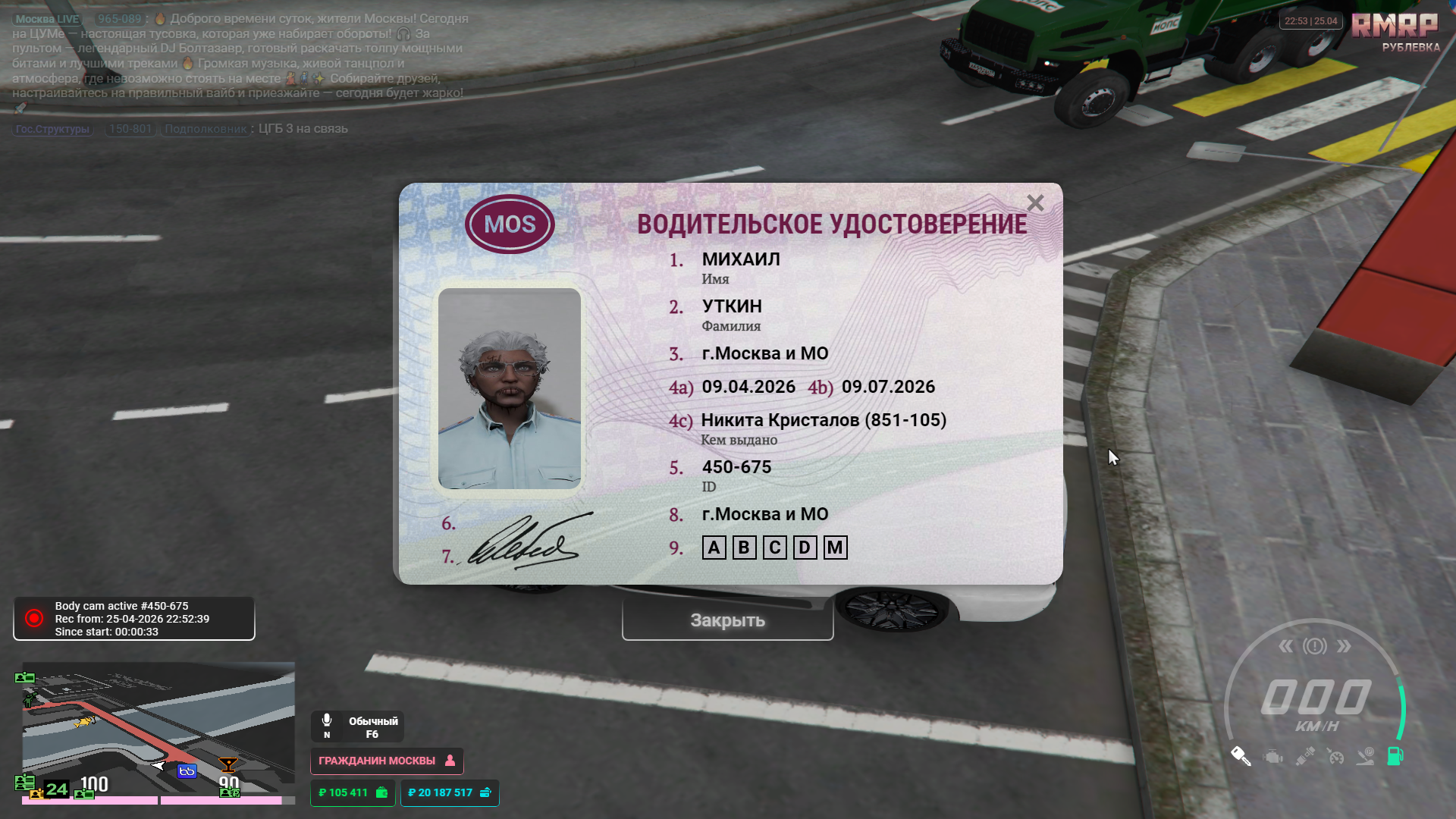The image size is (1456, 819).
Task: Click the green fuel pump icon
Action: [1395, 756]
